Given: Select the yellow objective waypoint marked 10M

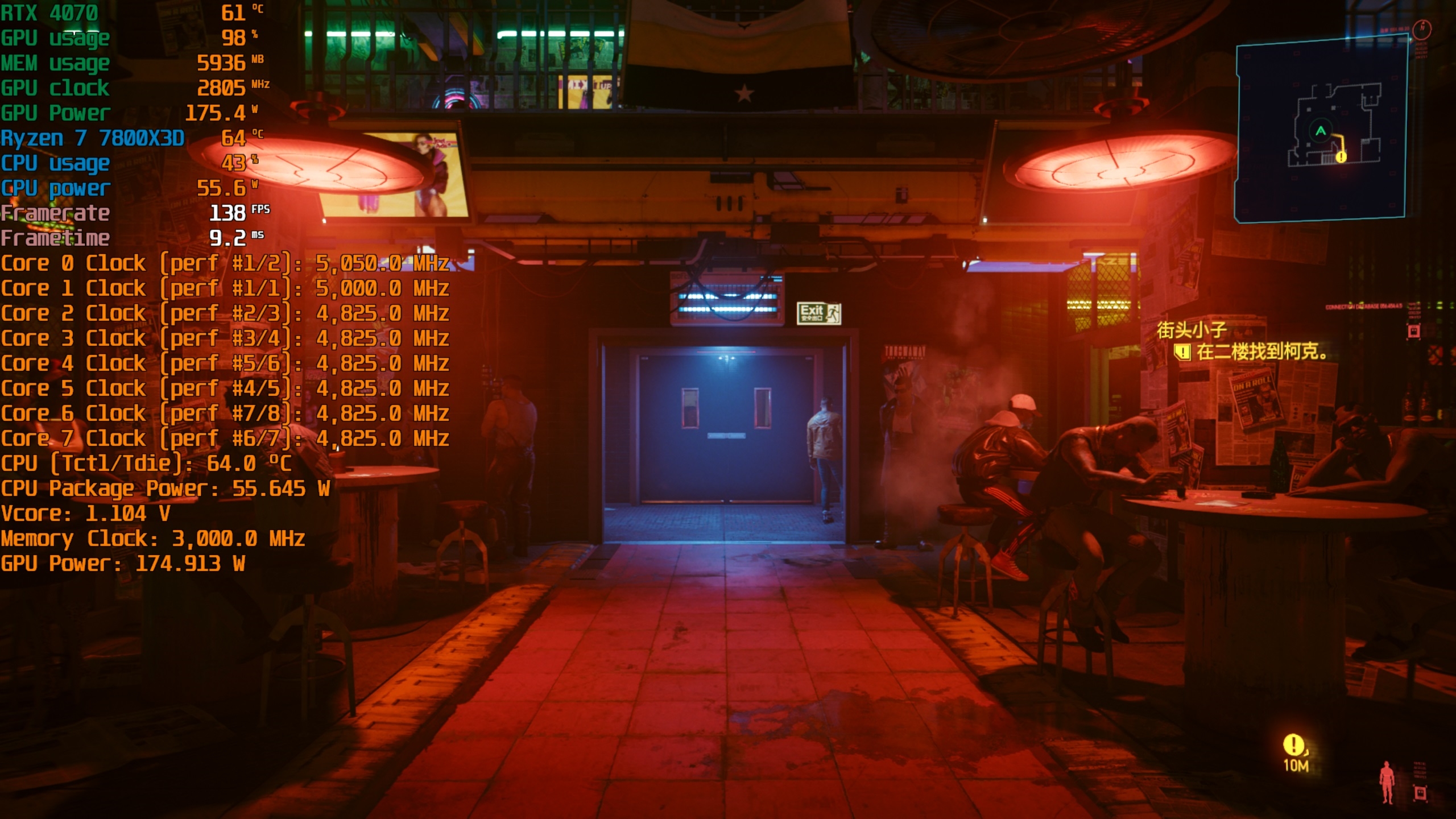Looking at the screenshot, I should coord(1293,745).
